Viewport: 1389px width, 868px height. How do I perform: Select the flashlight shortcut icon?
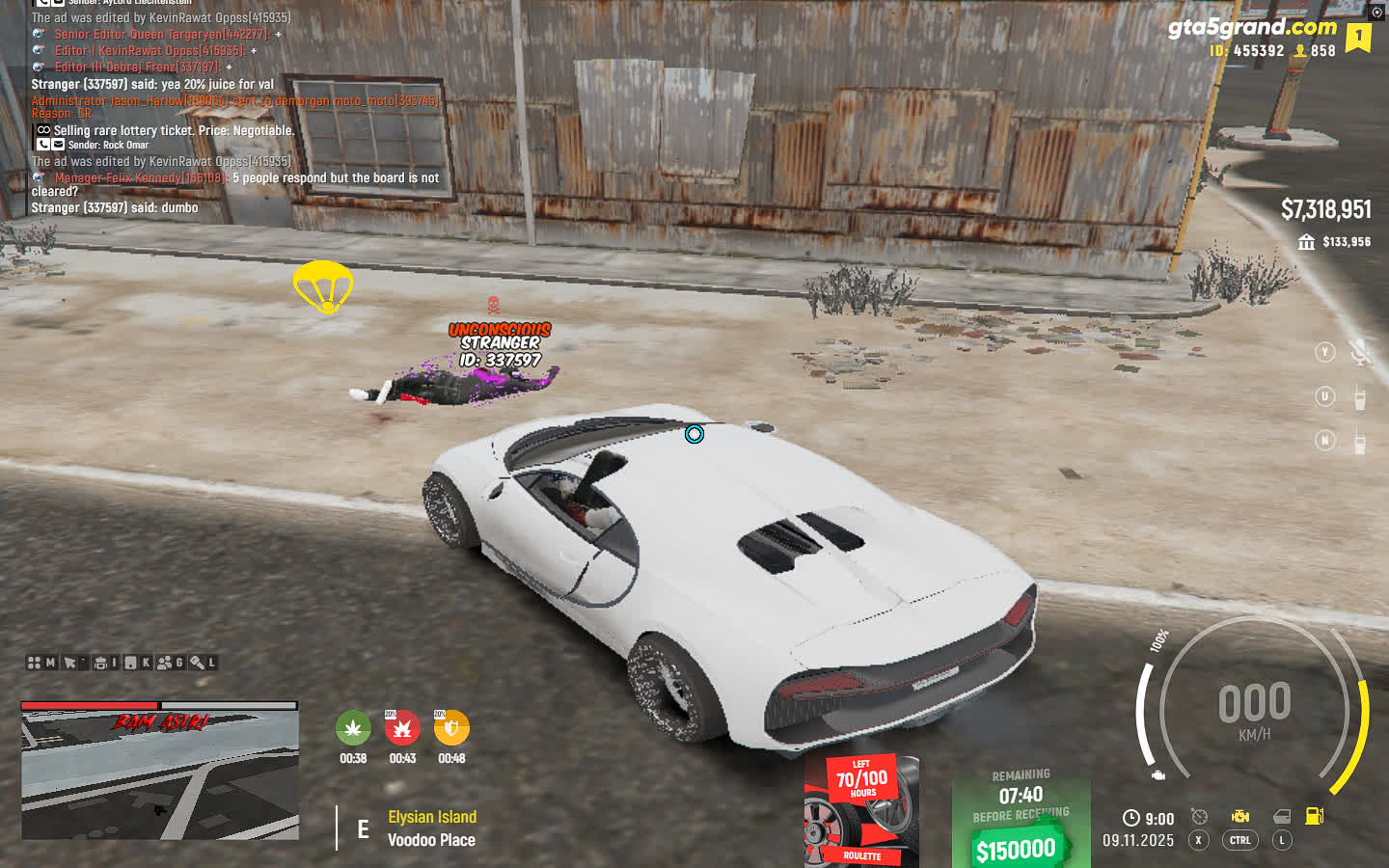coord(197,663)
